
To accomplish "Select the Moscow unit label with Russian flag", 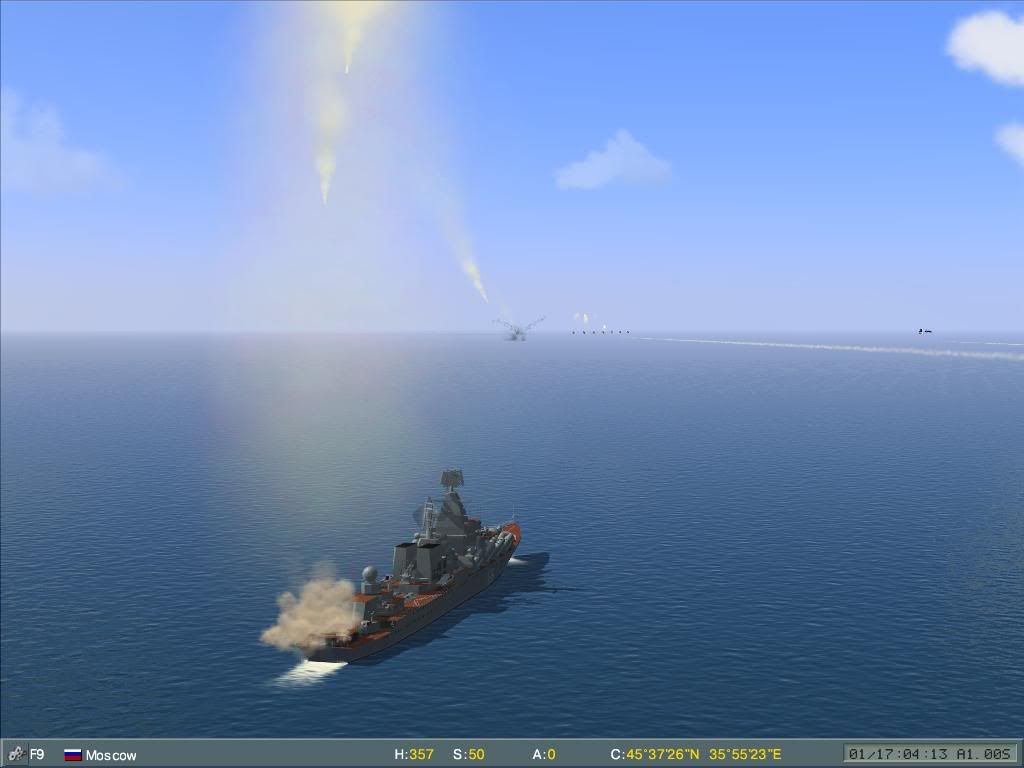I will coord(100,755).
